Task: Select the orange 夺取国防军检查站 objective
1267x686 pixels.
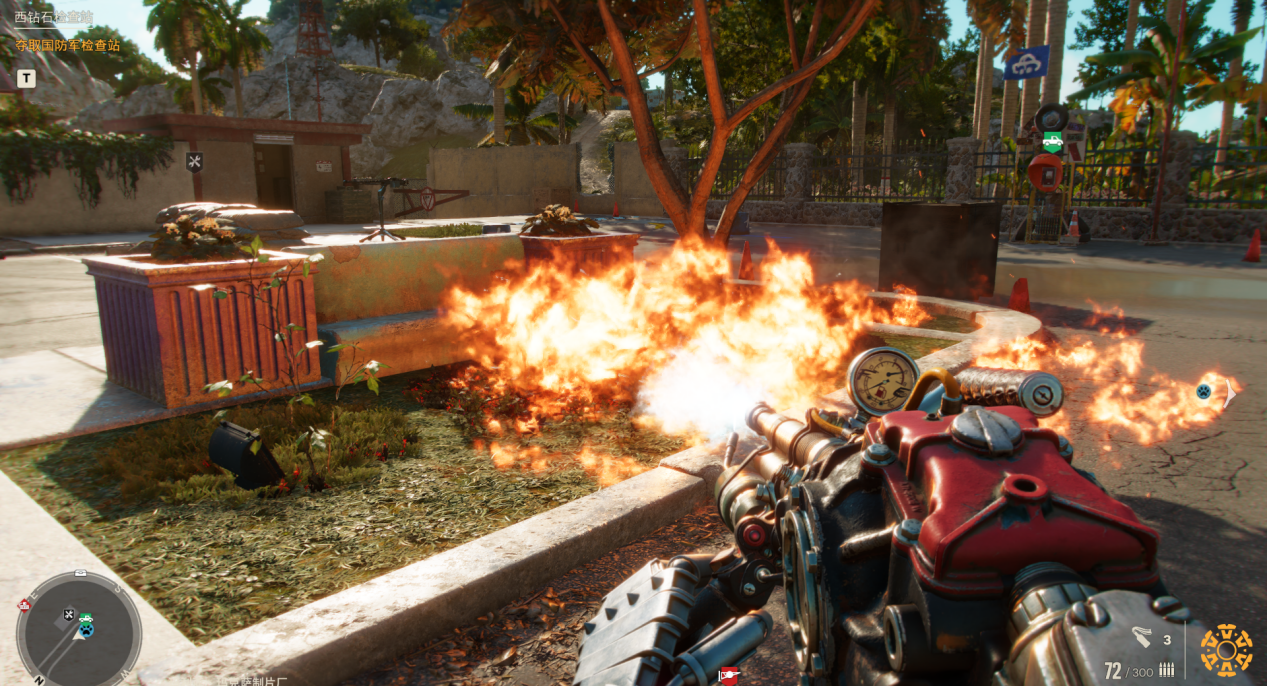Action: click(x=67, y=45)
